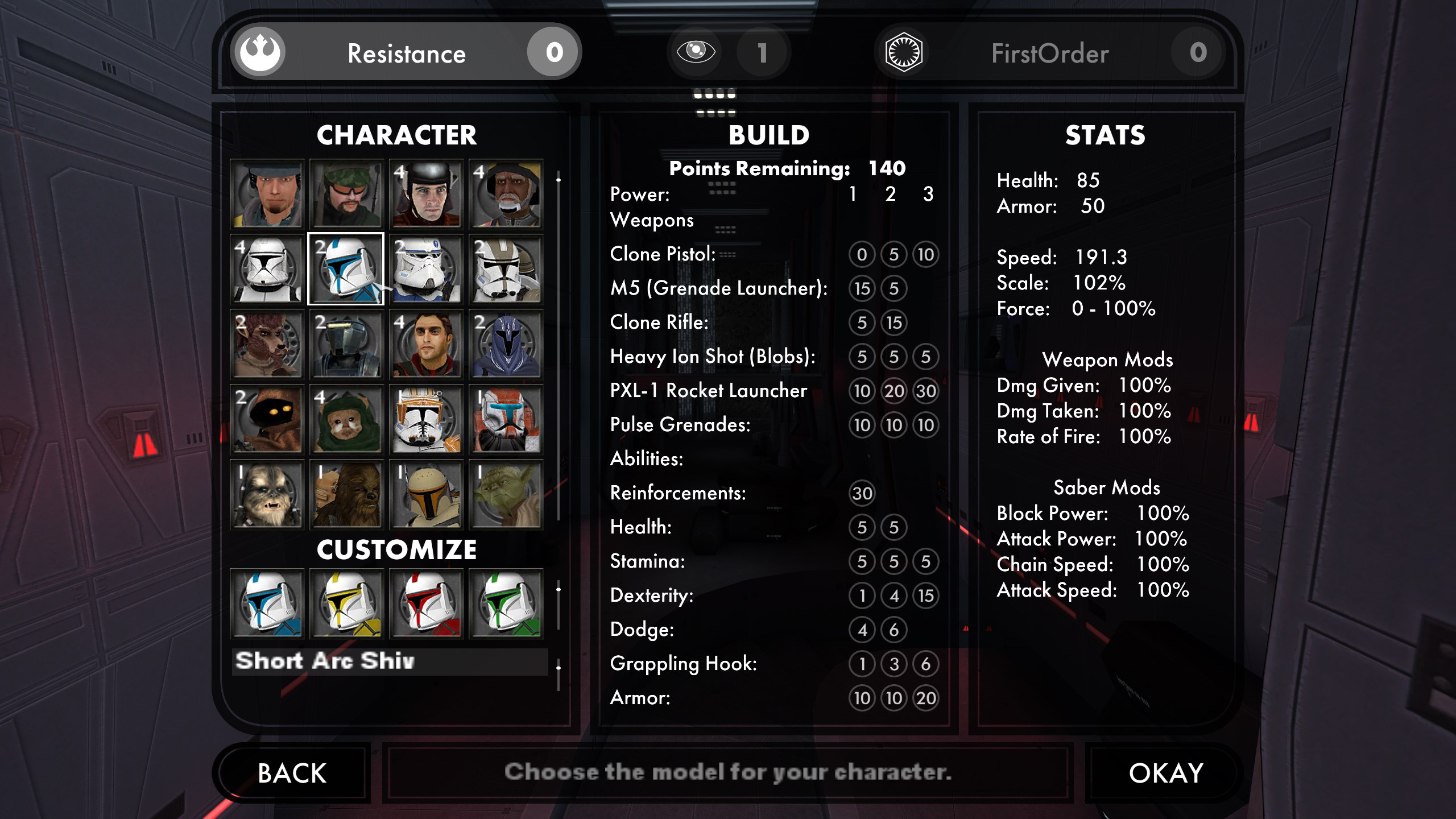1456x819 pixels.
Task: Go back with the BACK button
Action: tap(292, 773)
